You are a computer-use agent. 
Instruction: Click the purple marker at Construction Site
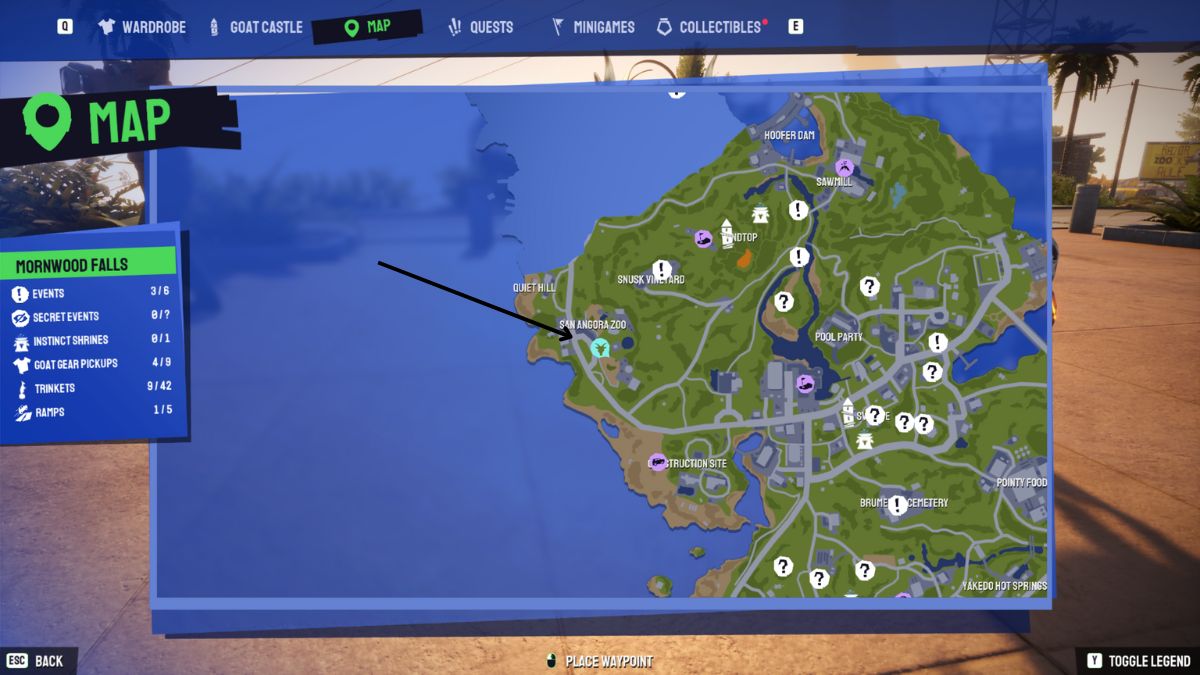click(657, 462)
